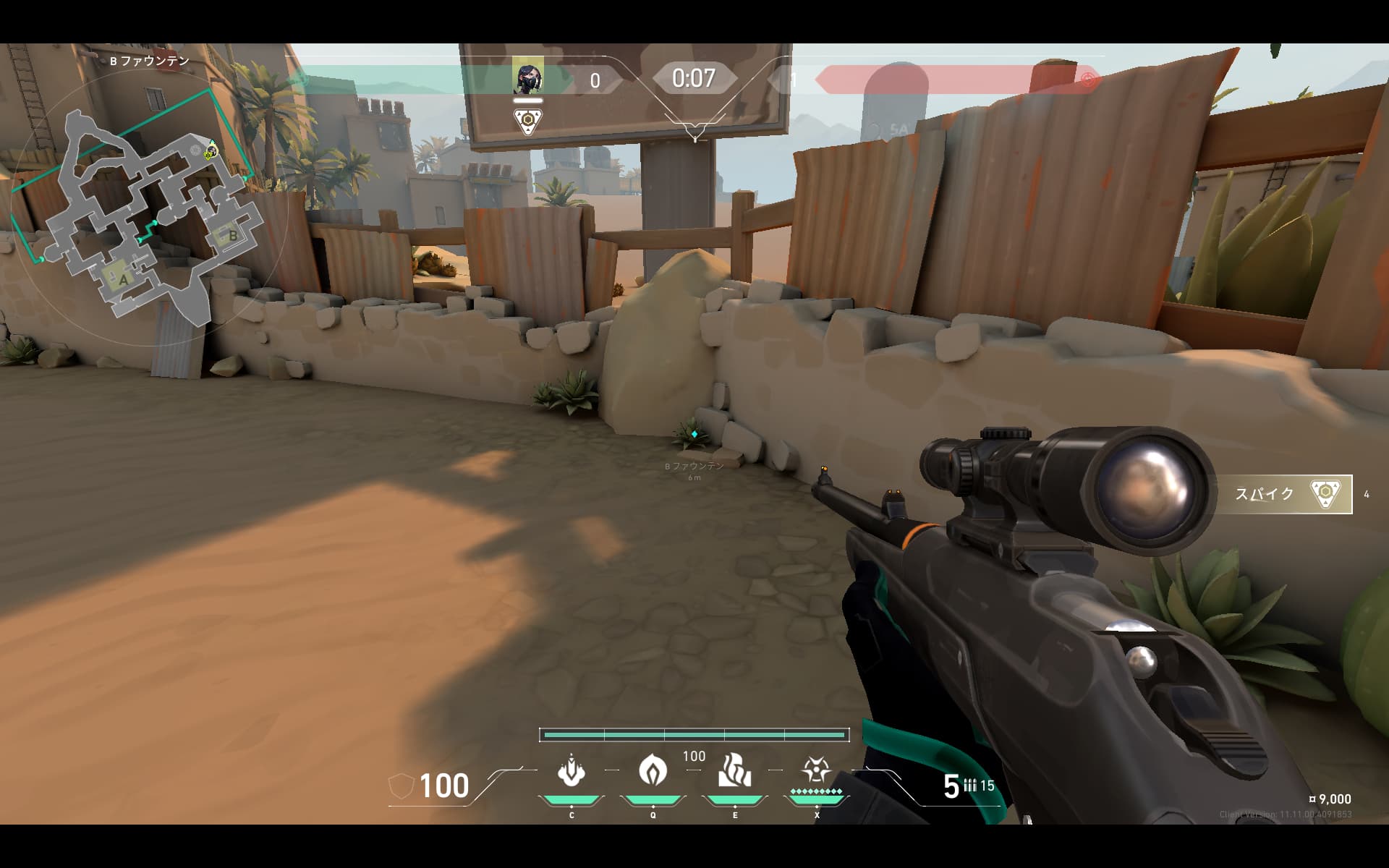Select Viper's agent portrait in the top bar
Screen dimensions: 1389x868
[x=527, y=79]
